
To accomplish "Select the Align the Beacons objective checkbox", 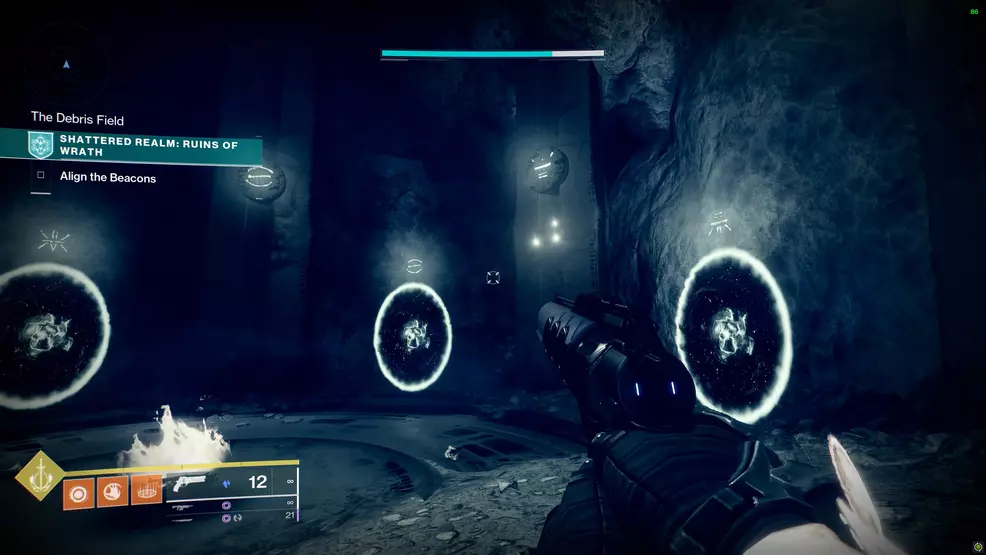I will 41,177.
